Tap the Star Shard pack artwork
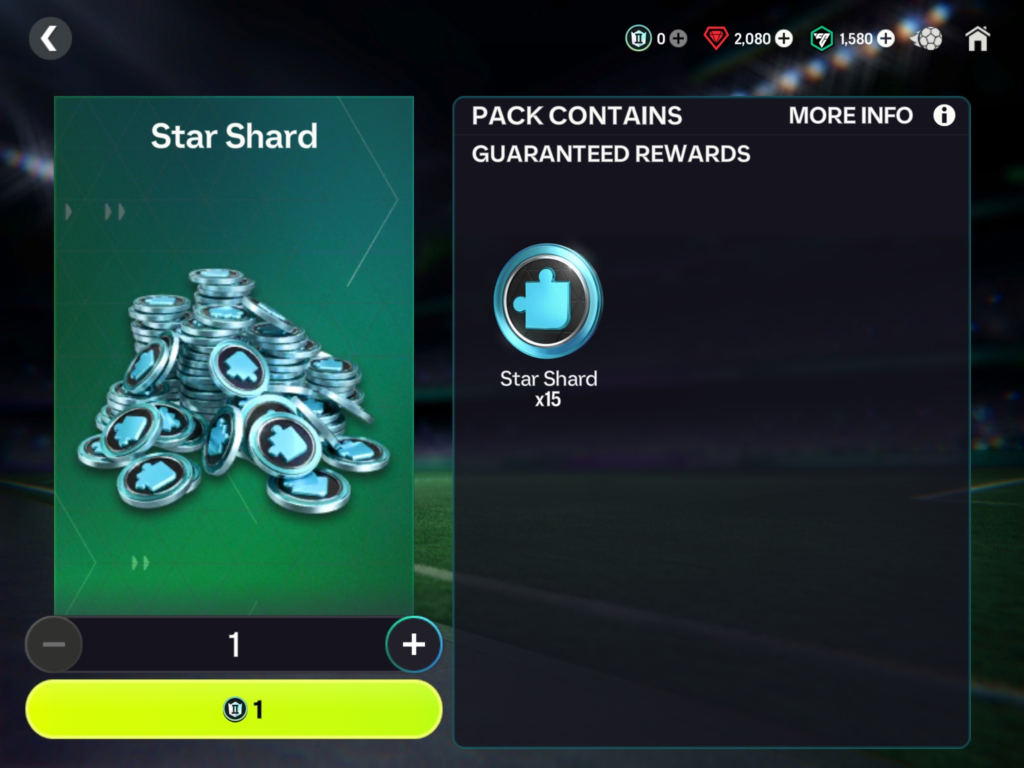The width and height of the screenshot is (1024, 768). pyautogui.click(x=234, y=390)
